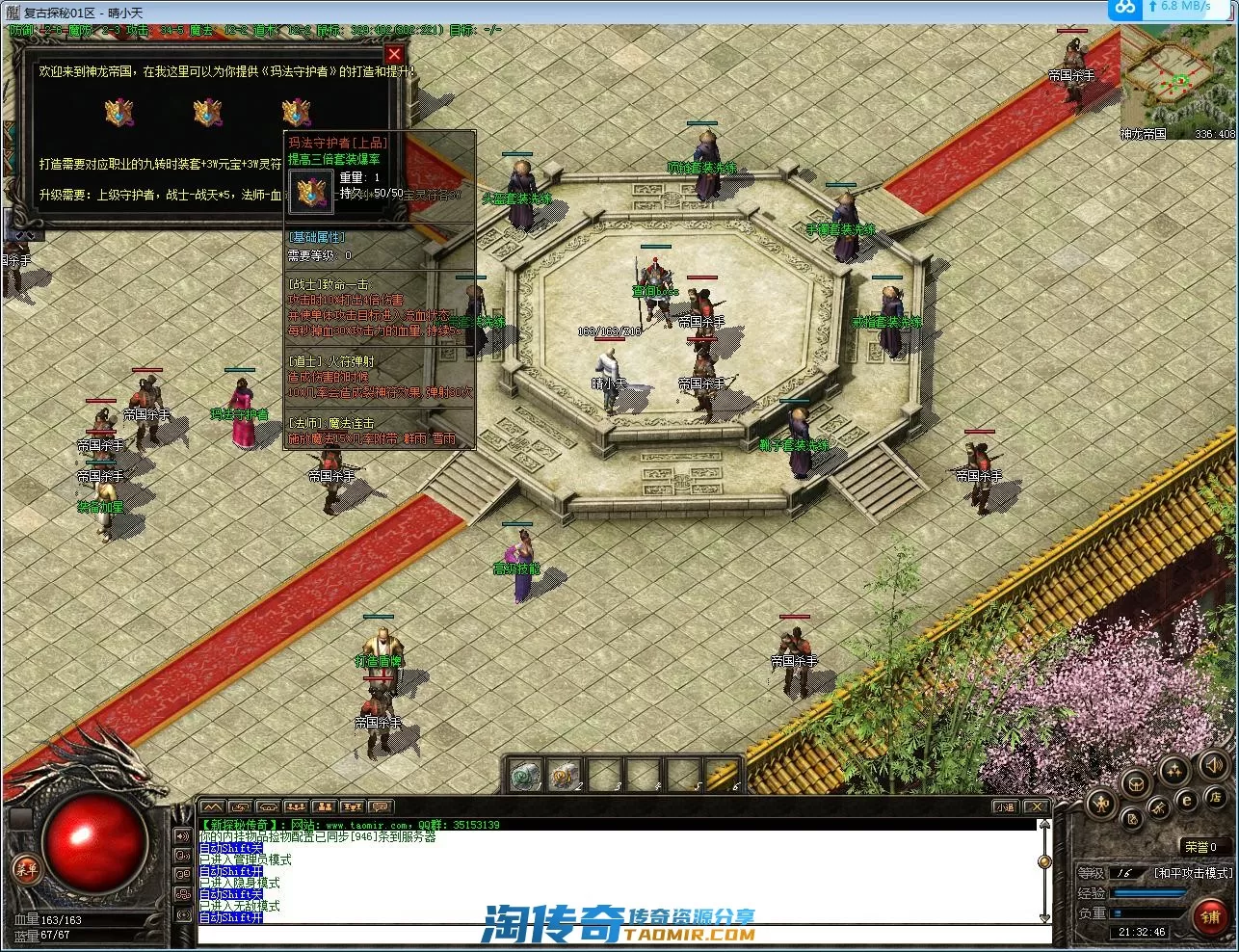1239x952 pixels.
Task: Close the chat panel with its X button
Action: click(x=1035, y=807)
